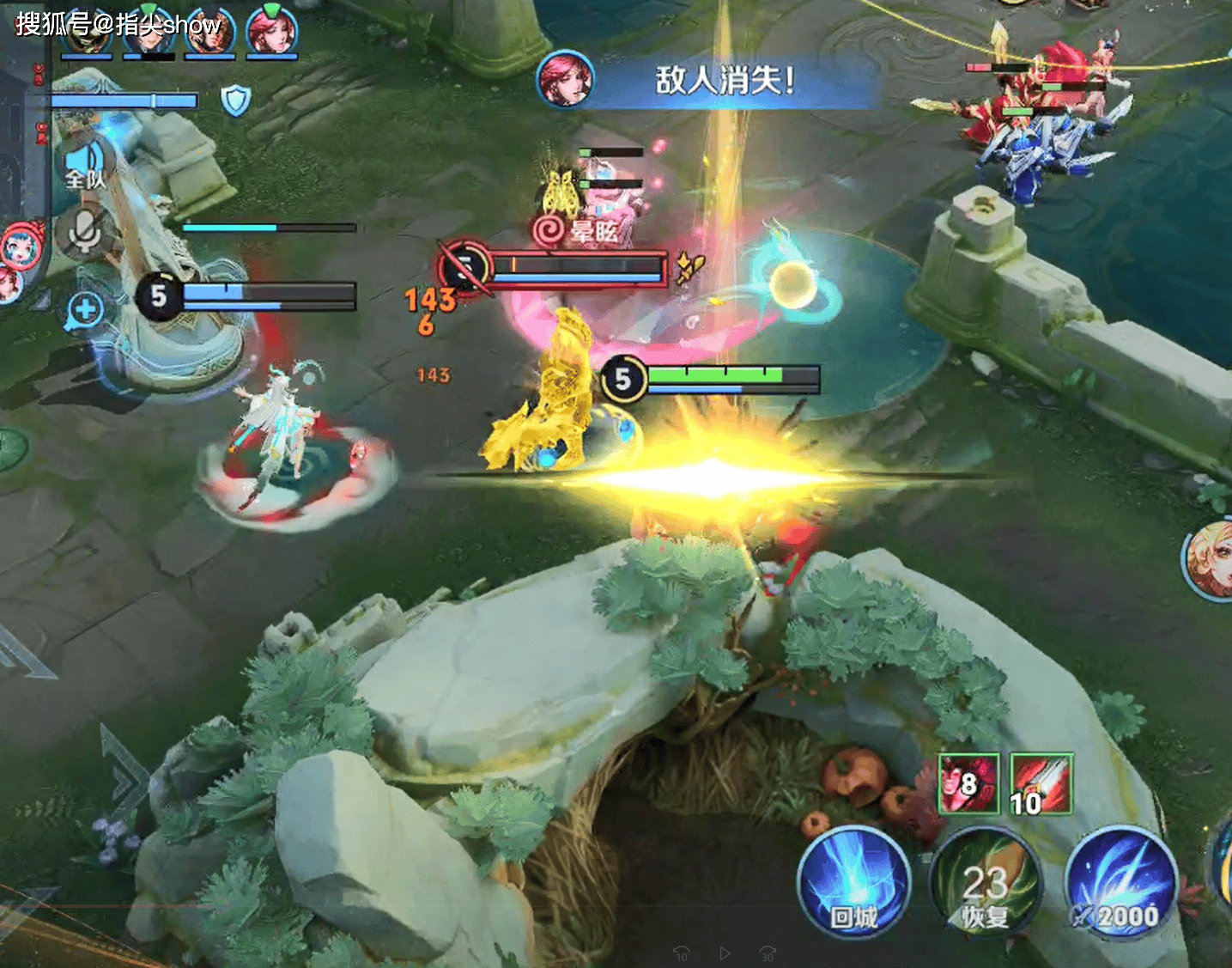Play the video with the triangle button
1232x968 pixels.
click(725, 953)
